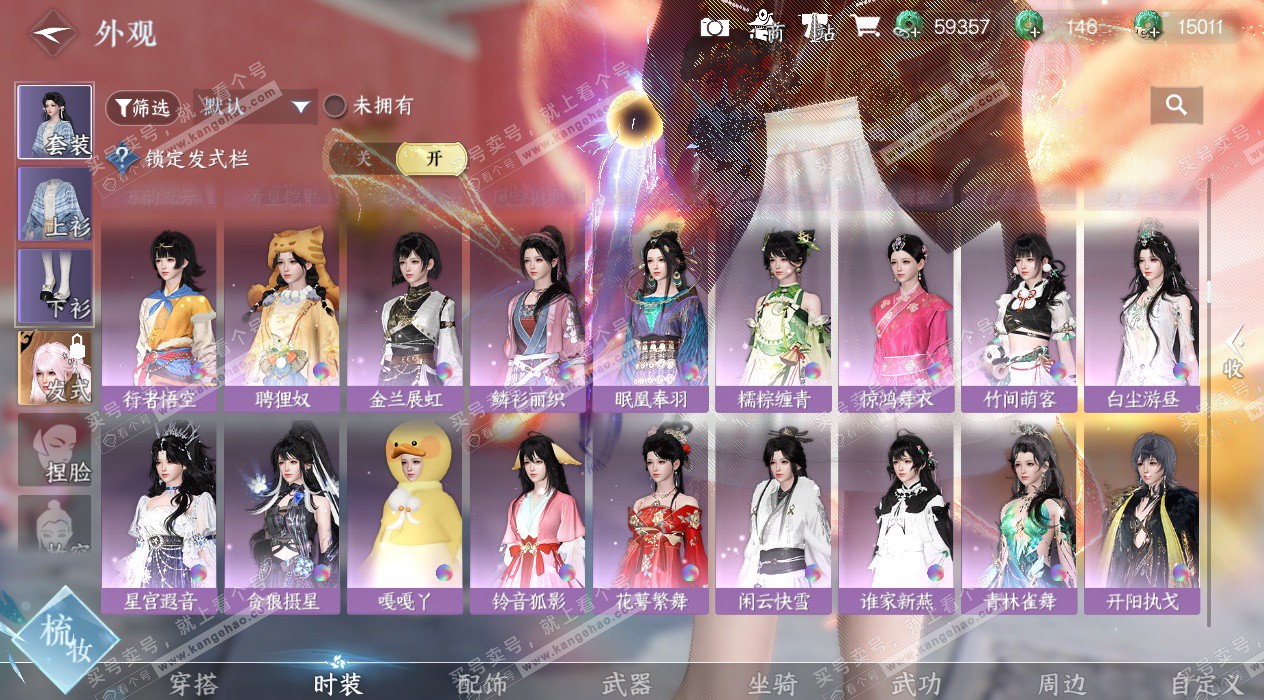The width and height of the screenshot is (1264, 700).
Task: Try on the 开阳执戈 outfit
Action: (x=1142, y=518)
